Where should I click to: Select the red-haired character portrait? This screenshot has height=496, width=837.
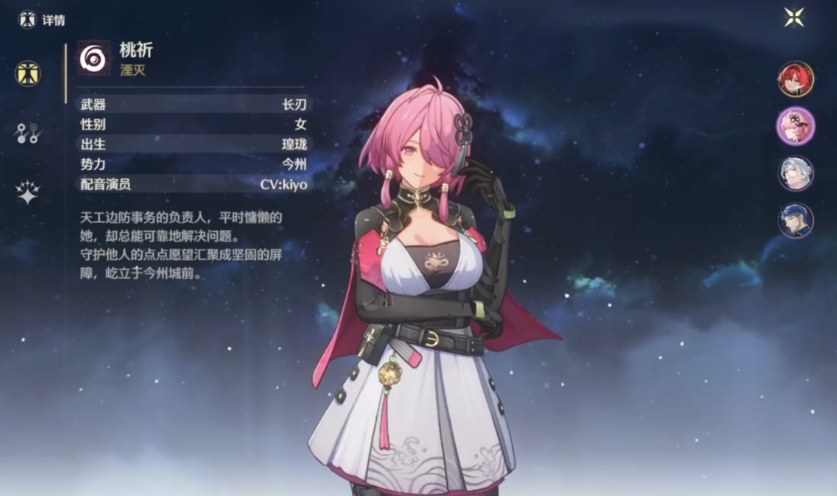pos(796,79)
